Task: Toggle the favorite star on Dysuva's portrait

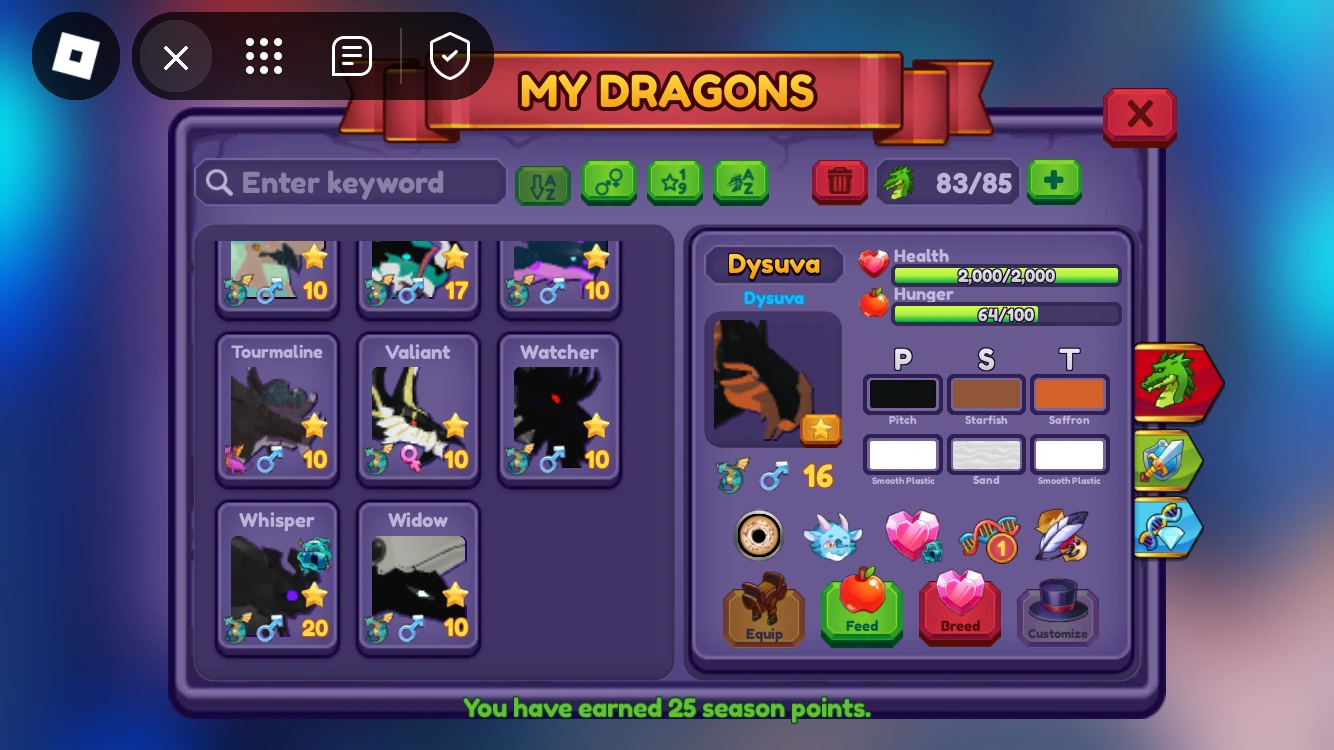Action: (x=822, y=430)
